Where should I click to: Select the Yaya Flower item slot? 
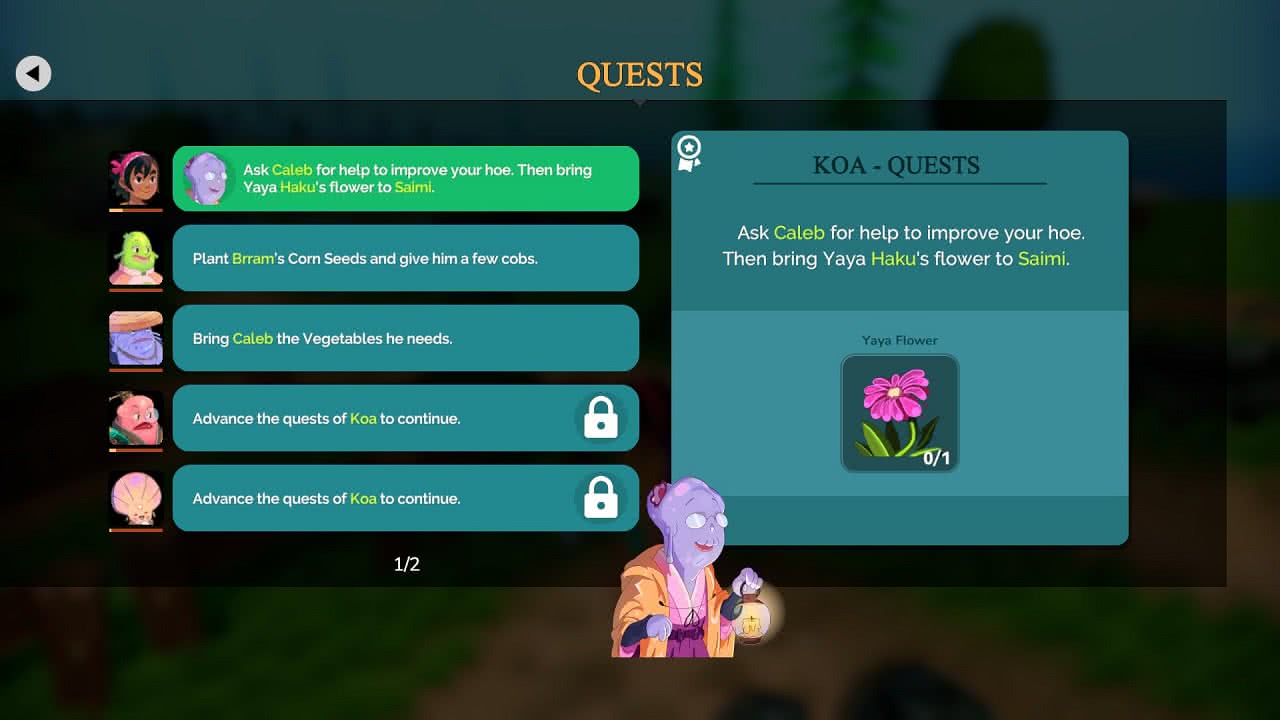[900, 413]
